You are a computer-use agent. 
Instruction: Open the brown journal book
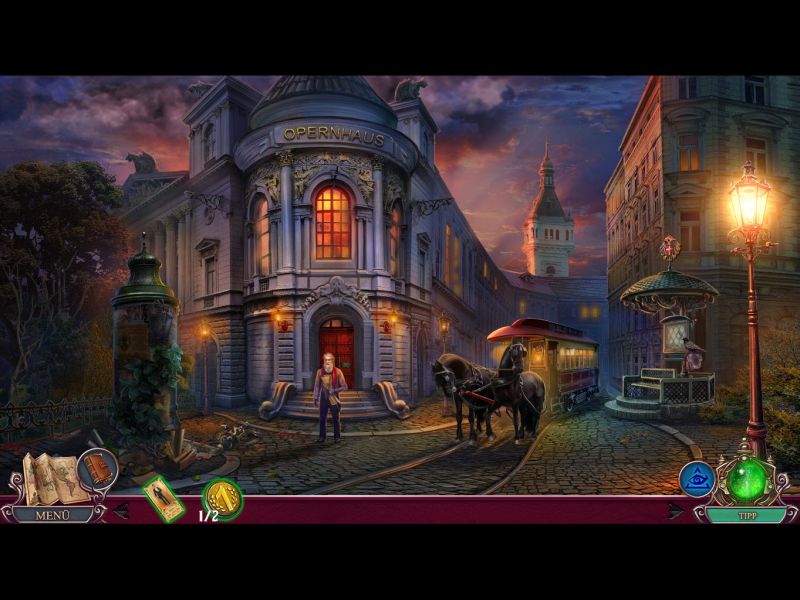tap(98, 469)
